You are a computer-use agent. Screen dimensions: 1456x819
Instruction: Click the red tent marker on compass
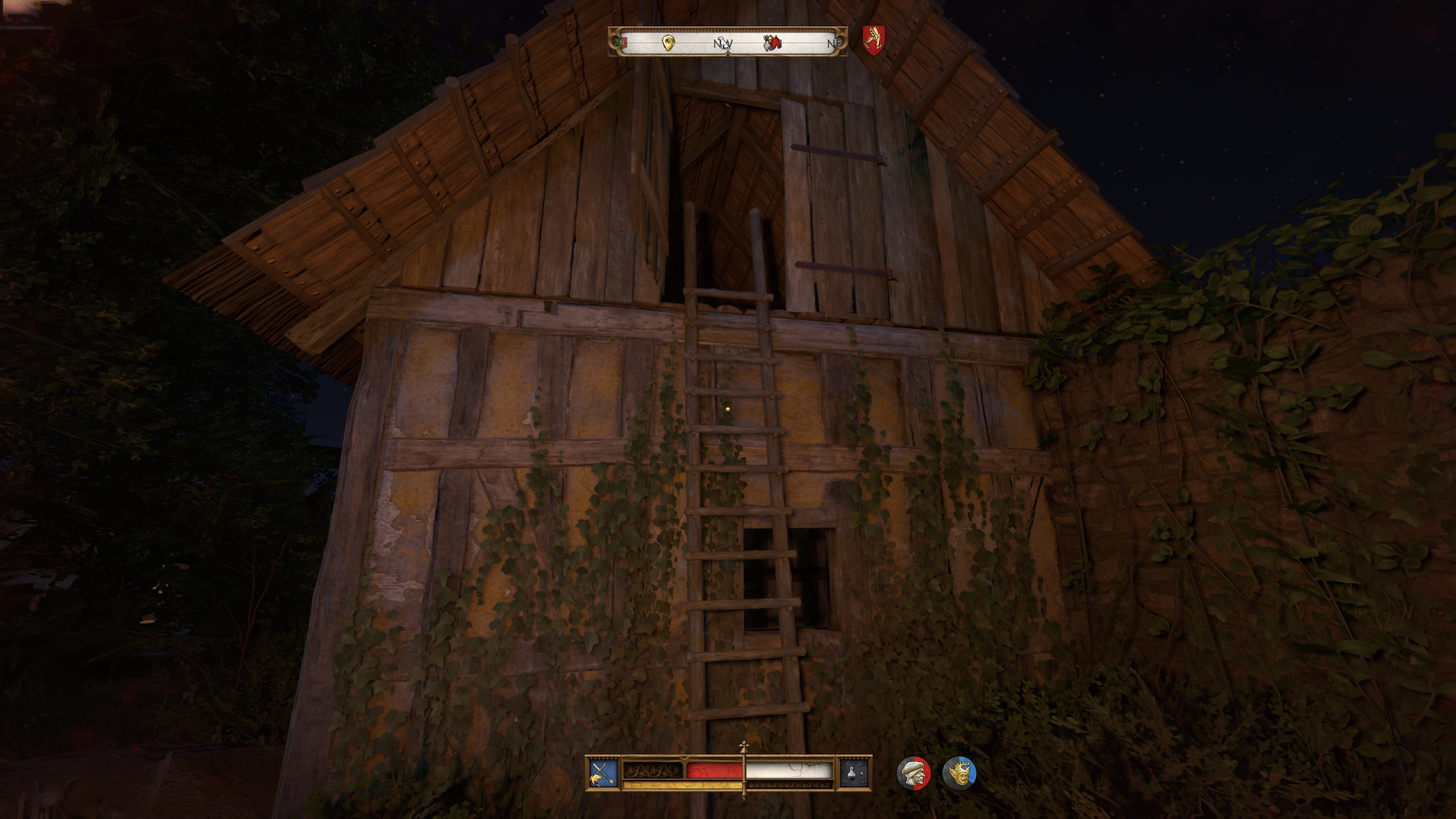click(776, 43)
